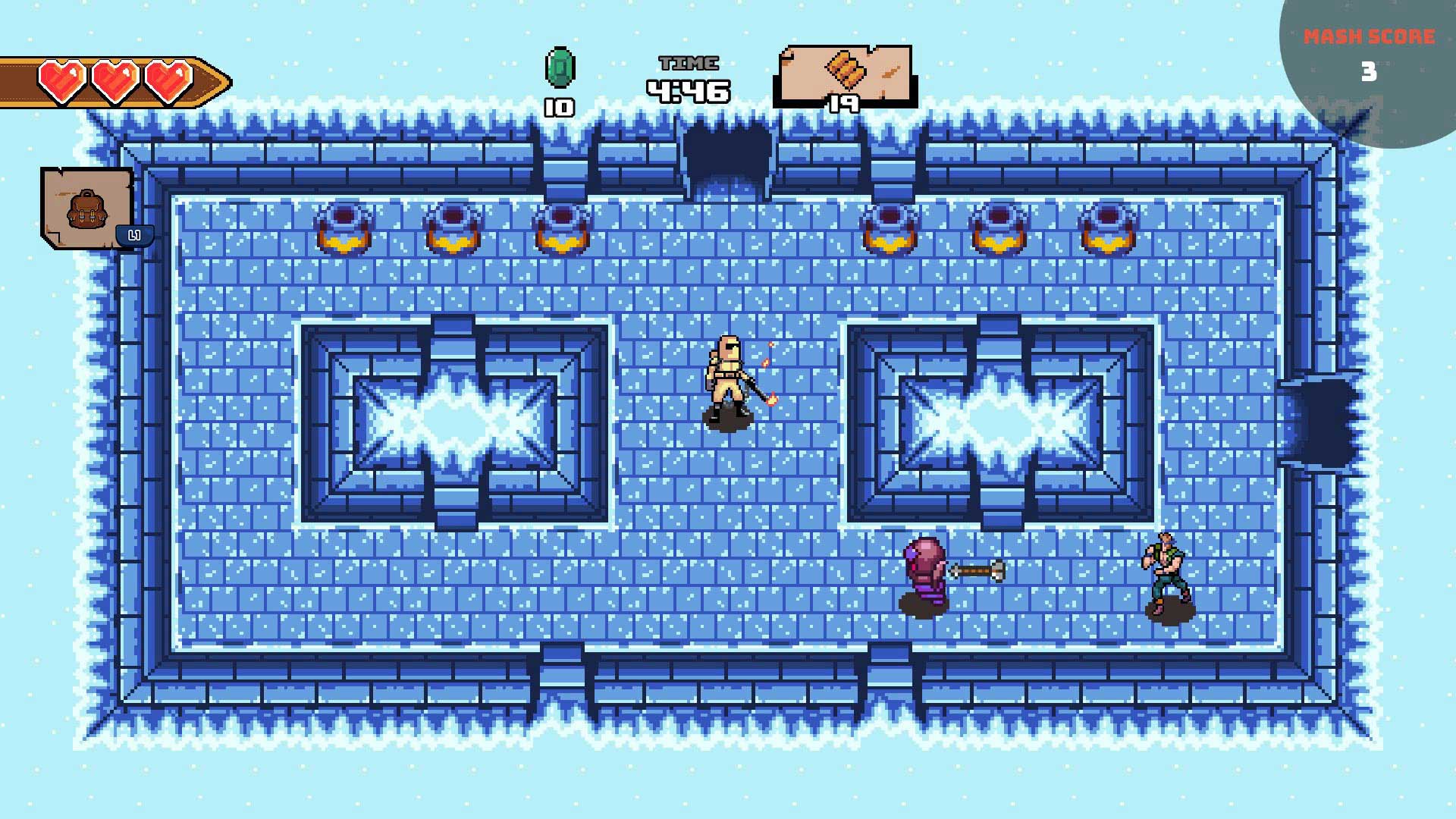Screen dimensions: 1456x819
Task: Click the gem count number 10
Action: tap(559, 106)
